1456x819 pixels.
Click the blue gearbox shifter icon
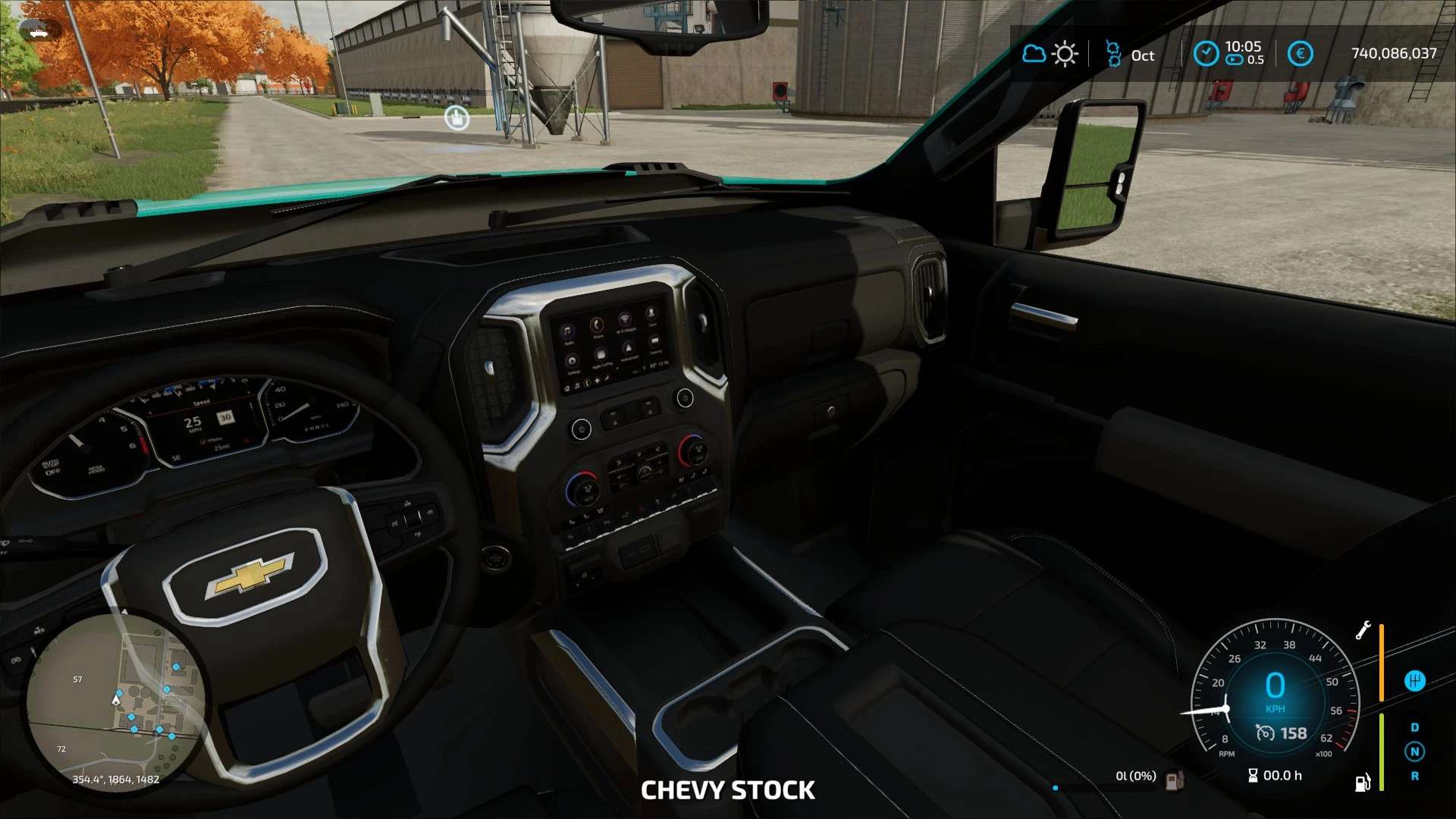tap(1414, 681)
